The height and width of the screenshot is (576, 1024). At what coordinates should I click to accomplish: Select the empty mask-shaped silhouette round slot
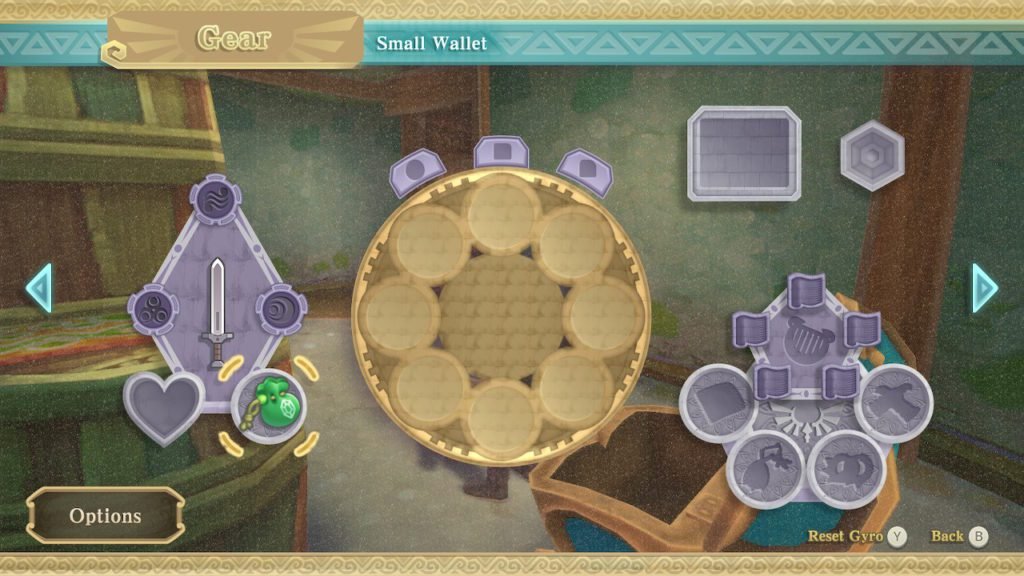click(x=845, y=468)
